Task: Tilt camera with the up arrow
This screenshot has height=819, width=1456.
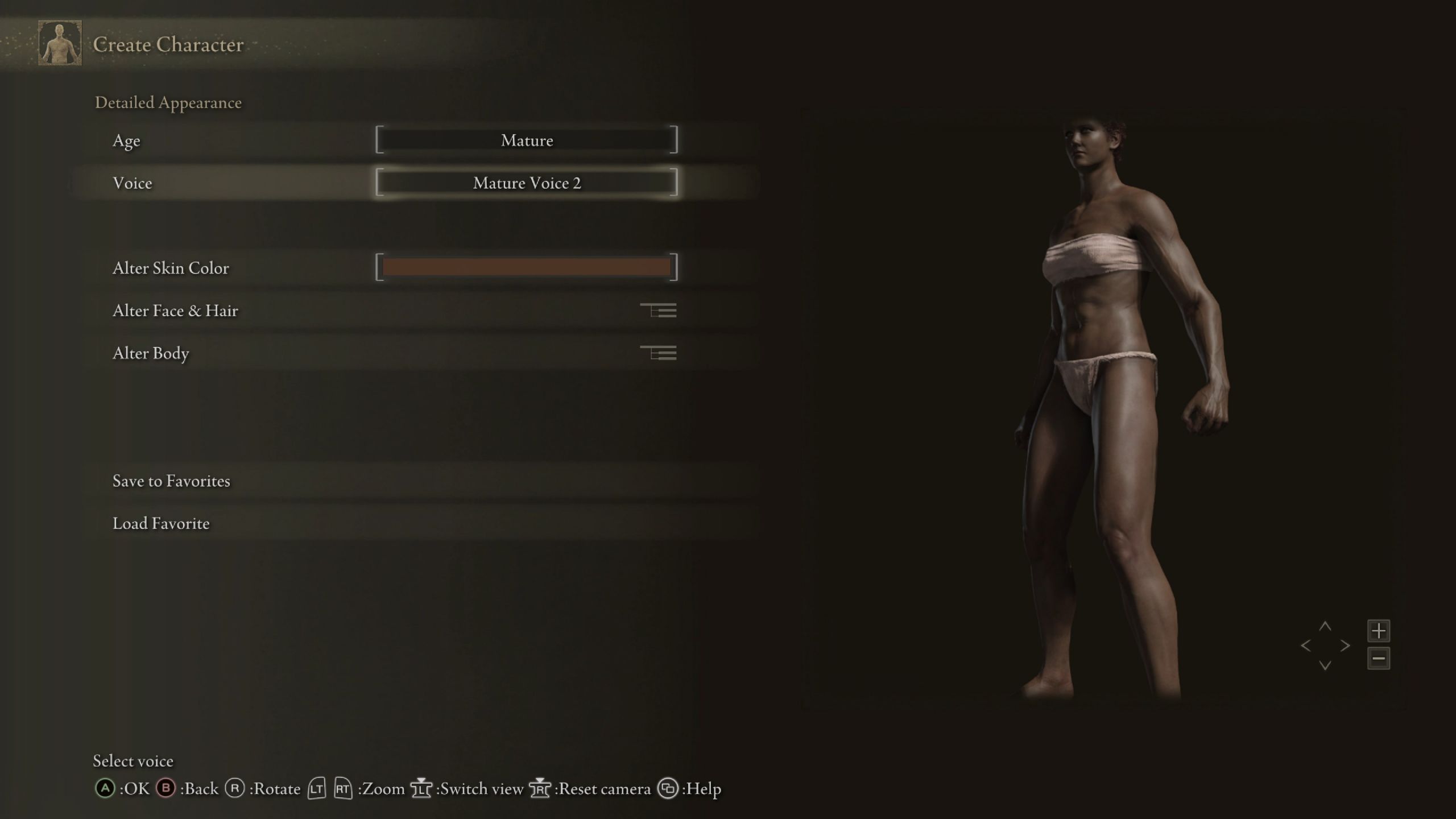Action: tap(1325, 626)
